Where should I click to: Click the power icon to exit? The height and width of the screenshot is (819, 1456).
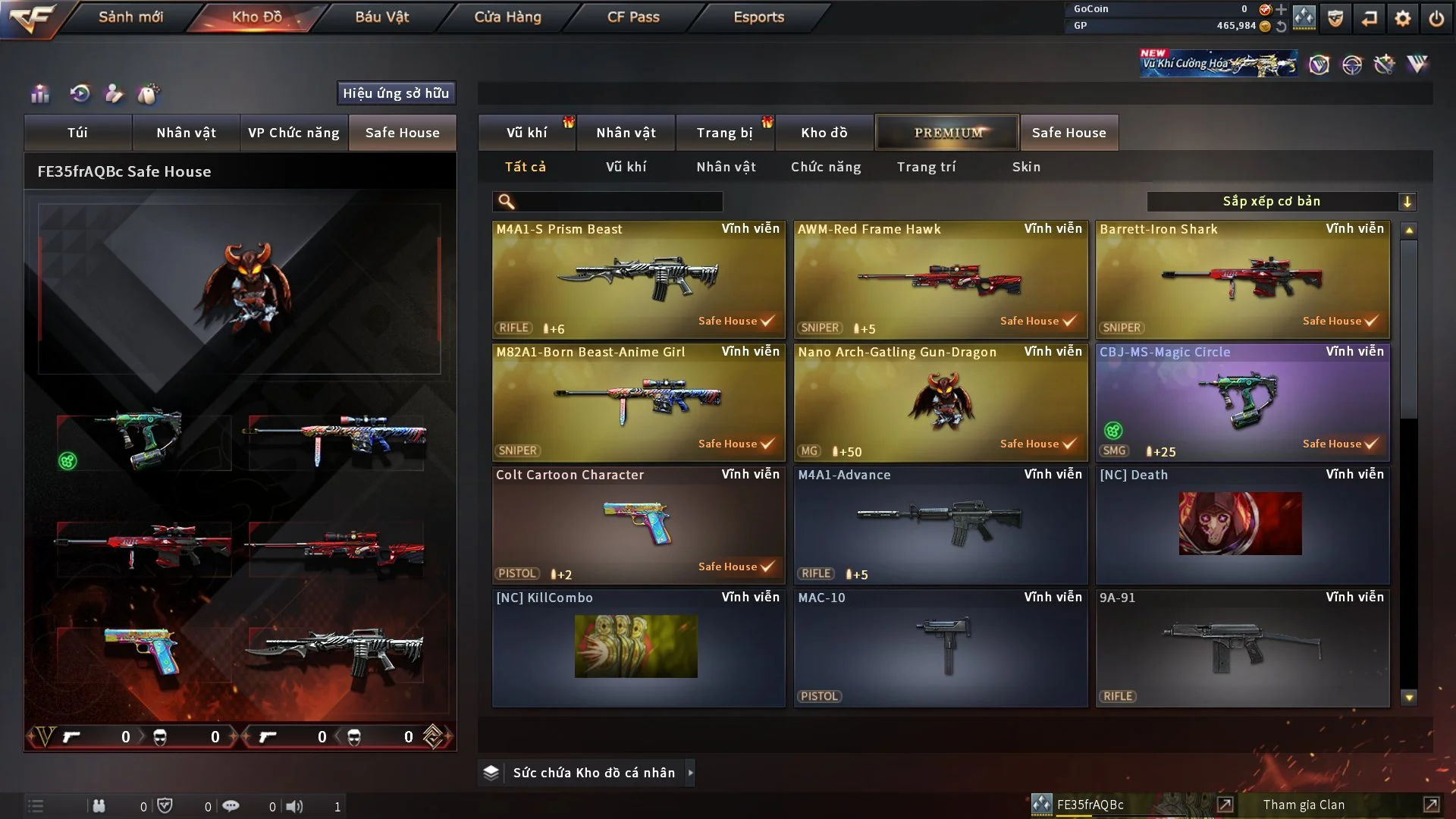[x=1436, y=18]
